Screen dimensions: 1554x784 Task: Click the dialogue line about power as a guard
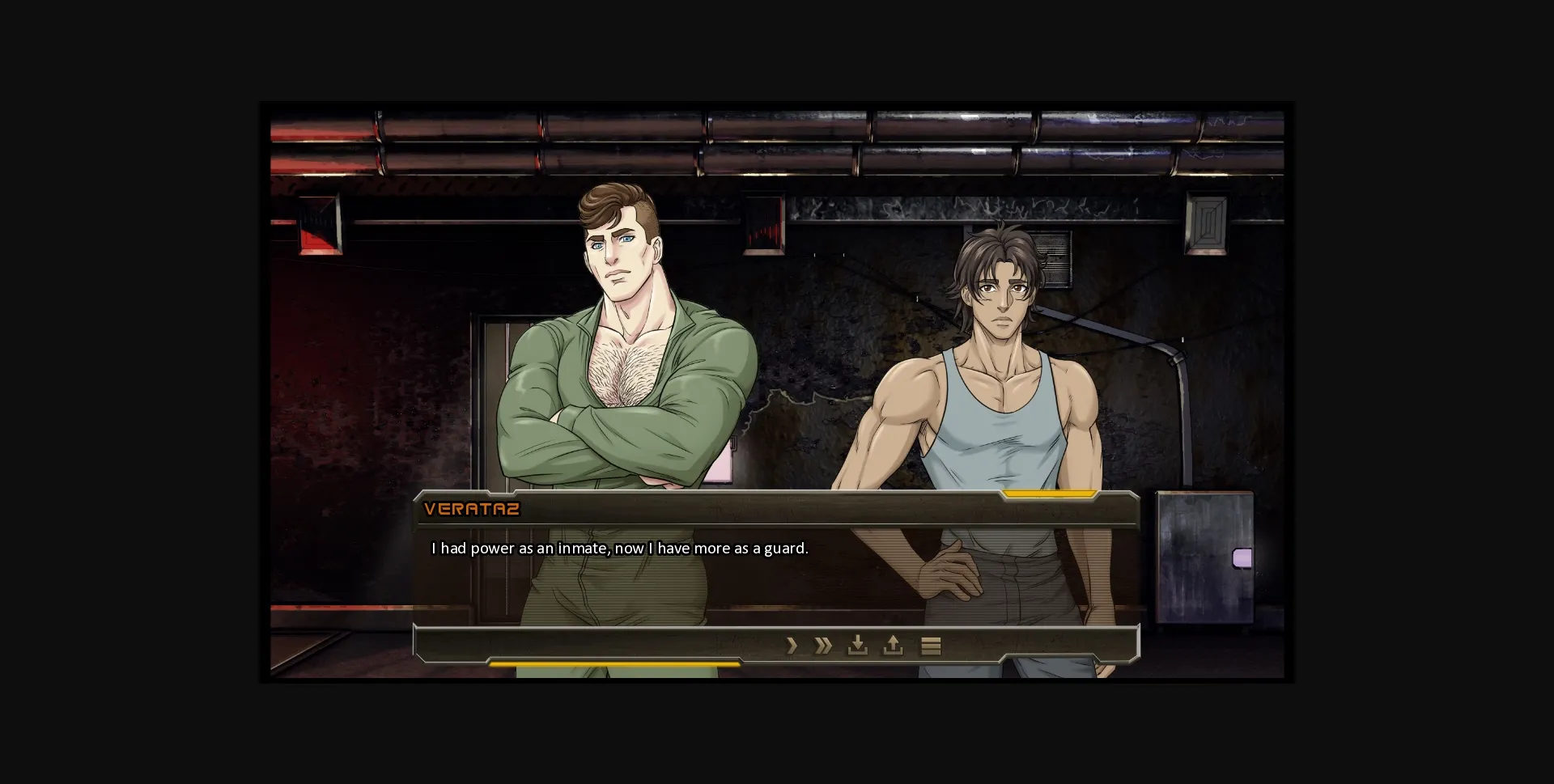[619, 548]
